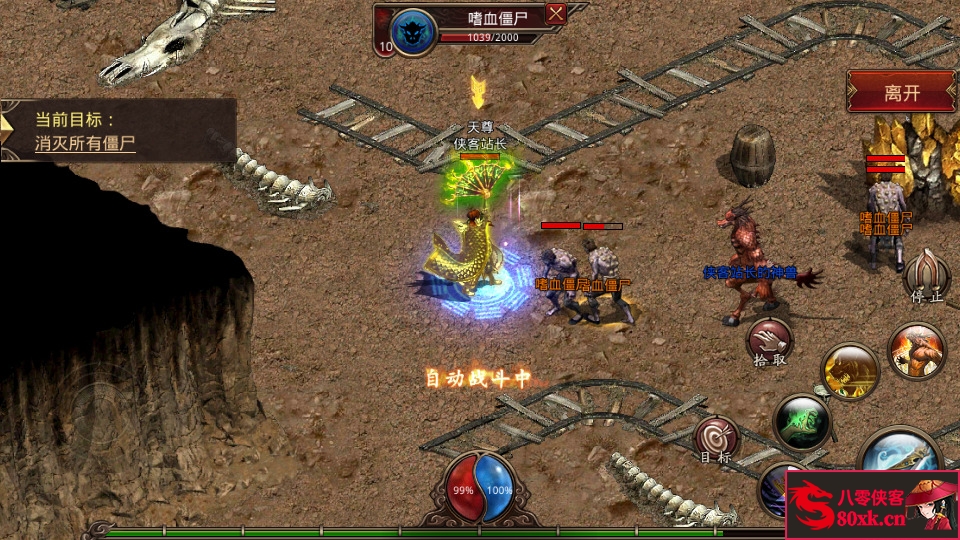
Task: Use the golden warrior skill icon
Action: coord(850,372)
